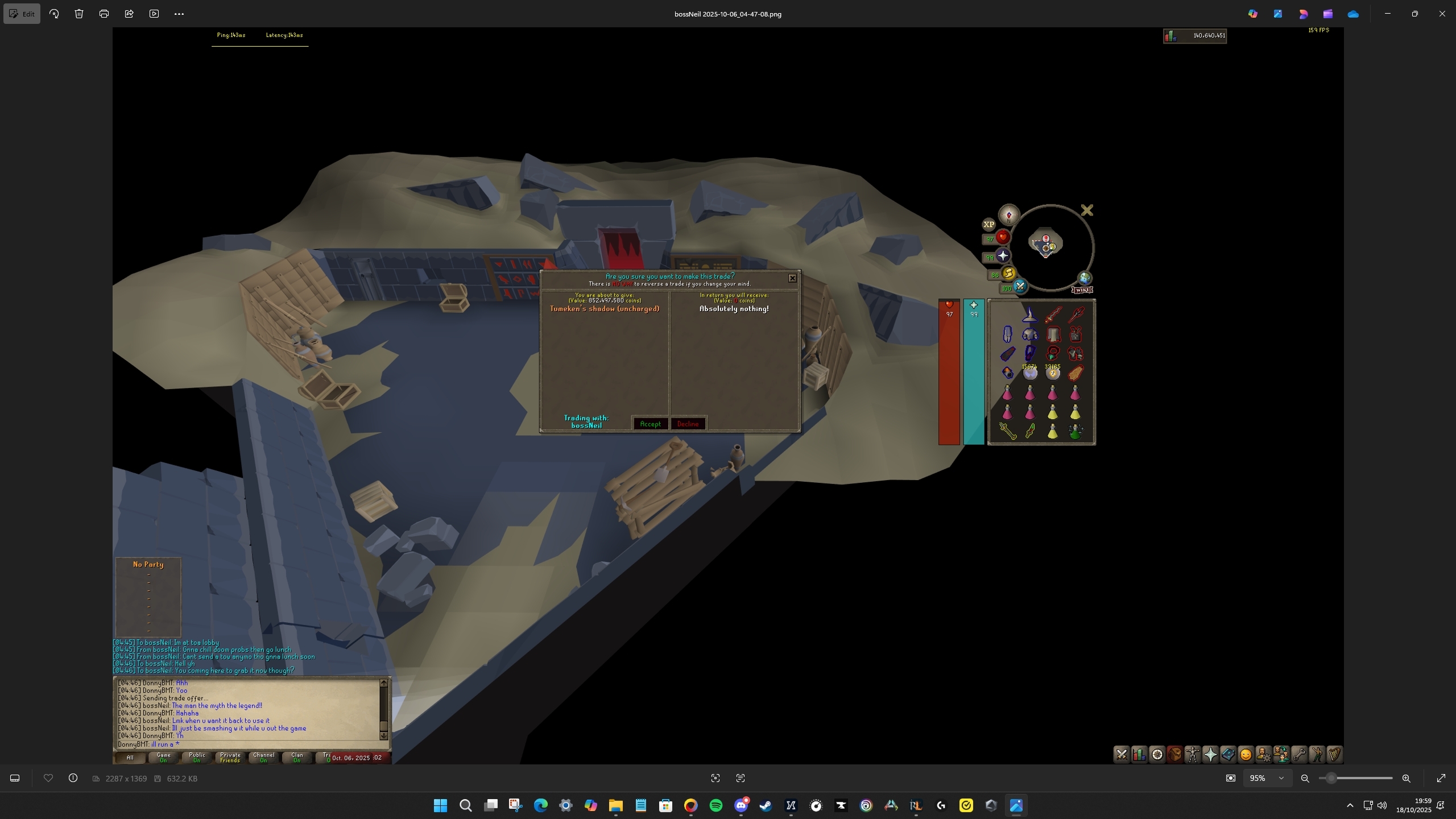Click the Wiki banner below the minimap

(x=1082, y=290)
